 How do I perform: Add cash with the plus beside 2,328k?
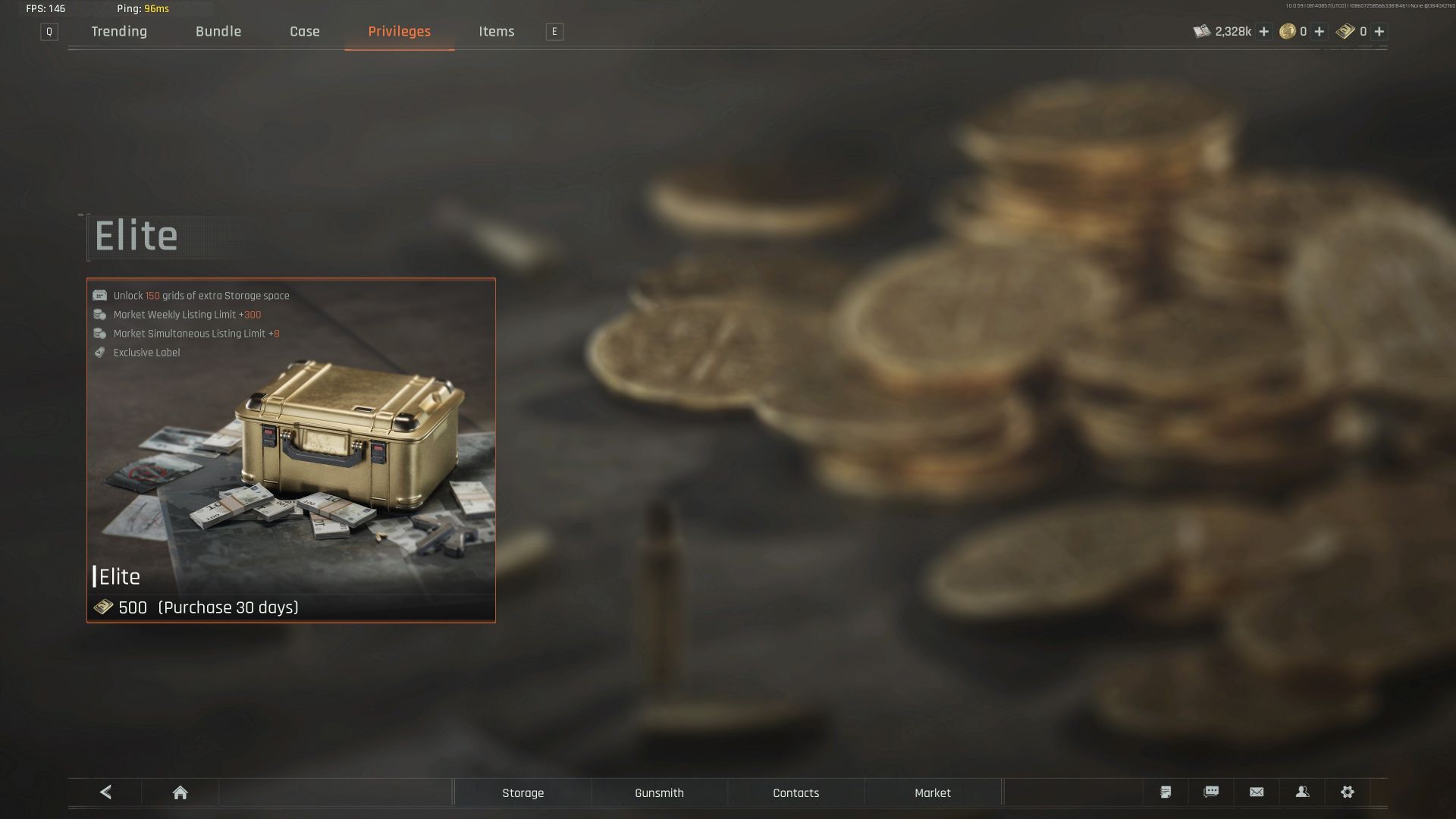(1263, 31)
